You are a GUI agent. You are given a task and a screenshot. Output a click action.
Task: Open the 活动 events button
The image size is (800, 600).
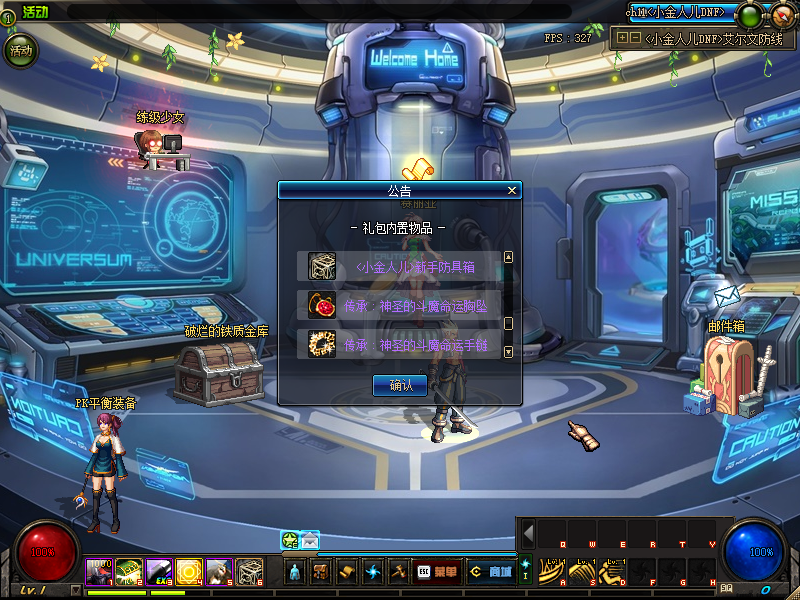(x=20, y=49)
